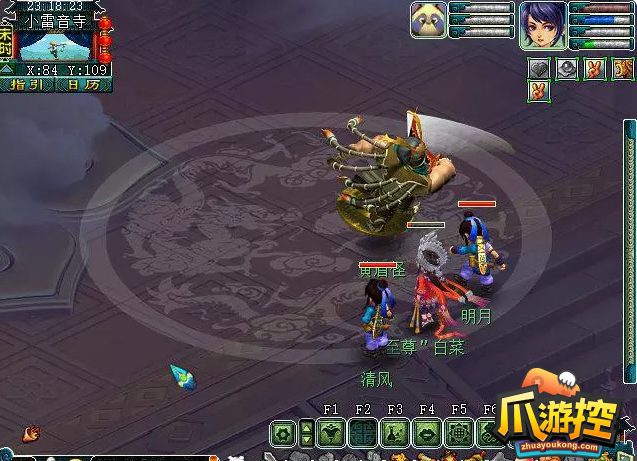The image size is (637, 461).
Task: Click the gear icon on the hotbar
Action: point(283,433)
